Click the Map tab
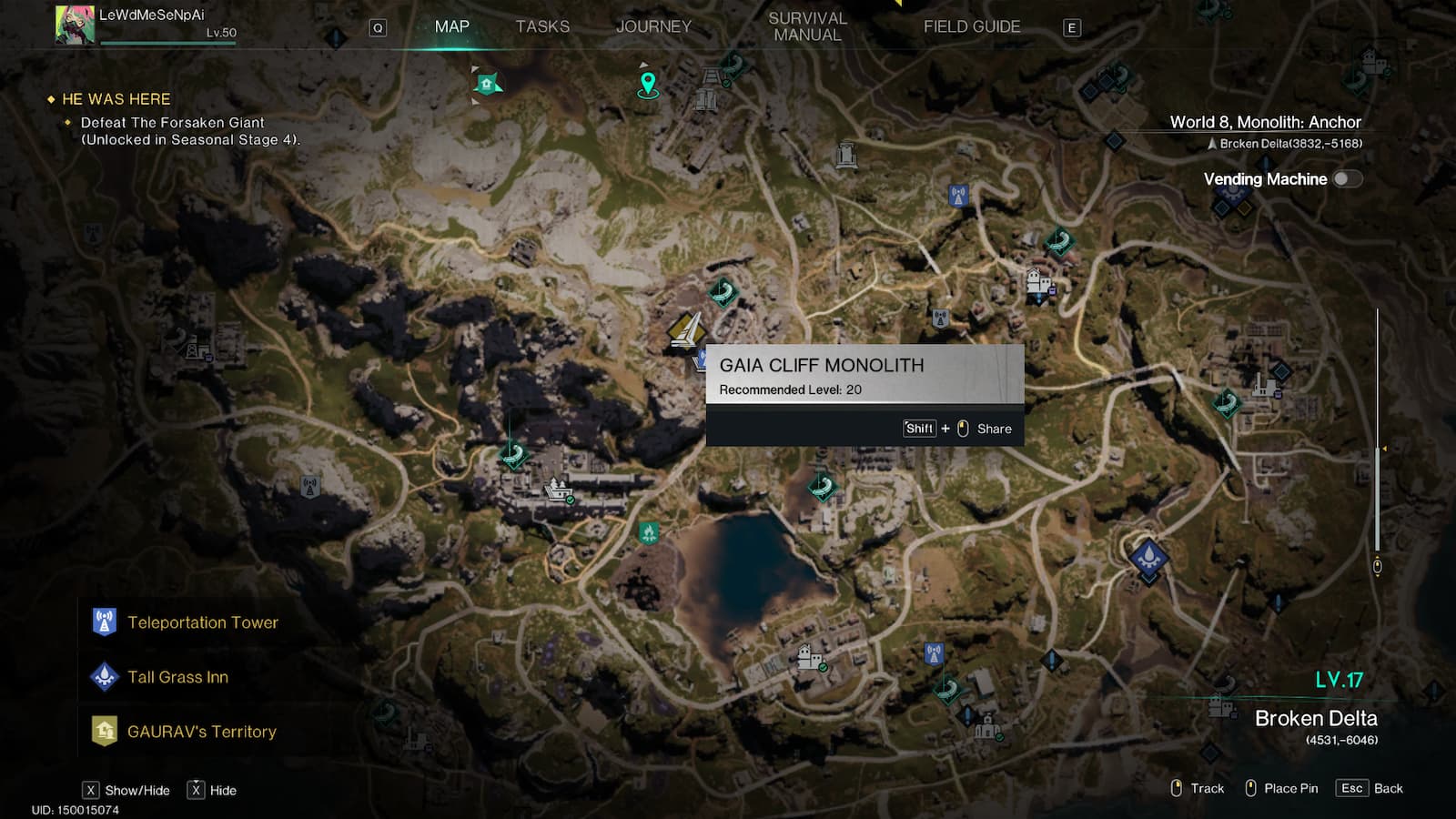This screenshot has width=1456, height=819. (451, 26)
